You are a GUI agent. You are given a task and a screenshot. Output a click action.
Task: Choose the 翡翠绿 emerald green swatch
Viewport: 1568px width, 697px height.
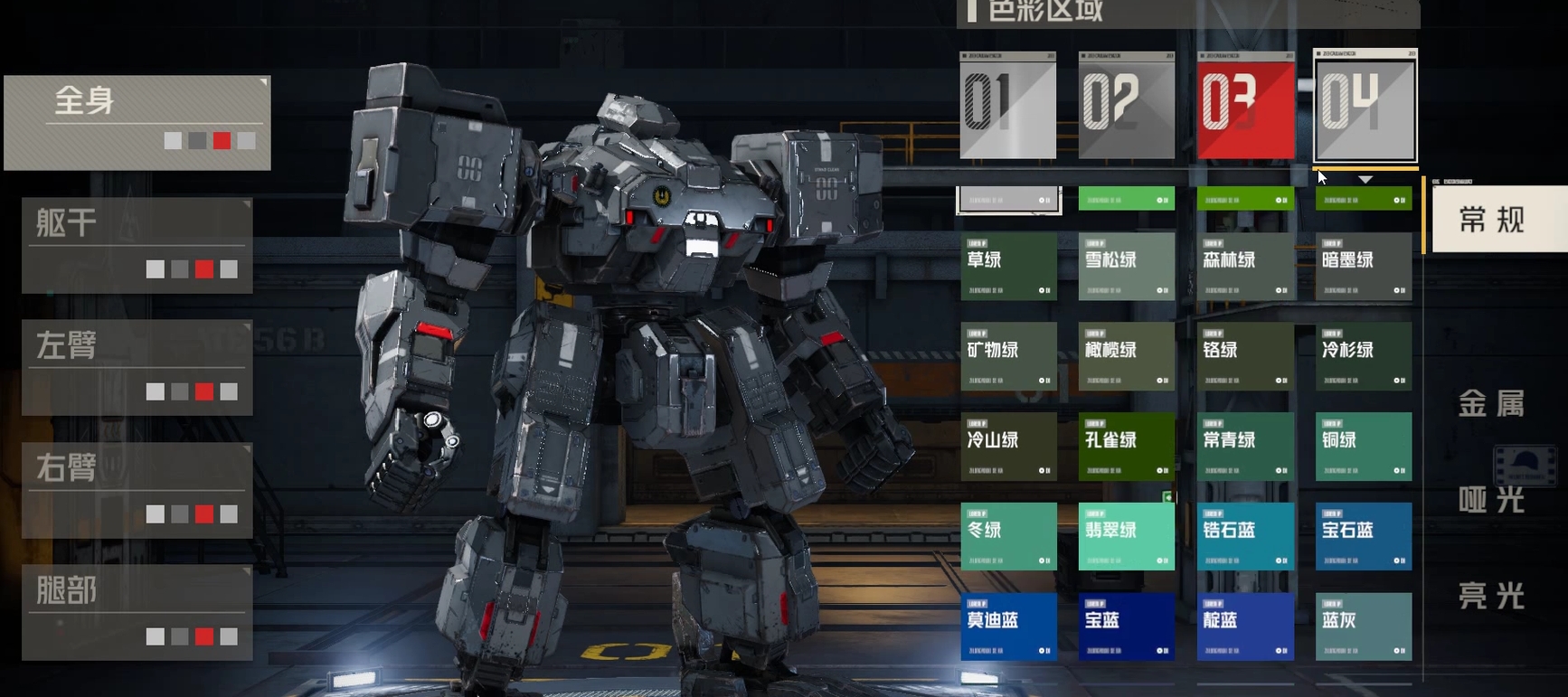click(x=1126, y=536)
